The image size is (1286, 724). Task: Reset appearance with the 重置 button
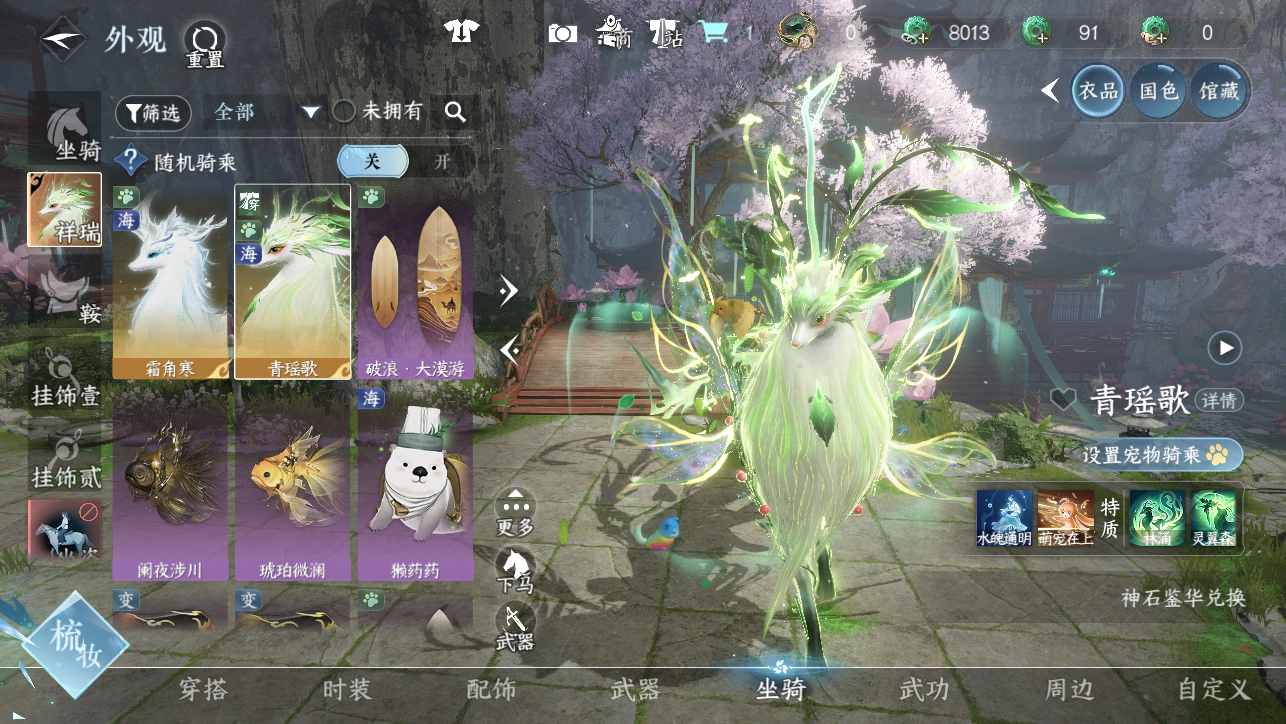[205, 45]
